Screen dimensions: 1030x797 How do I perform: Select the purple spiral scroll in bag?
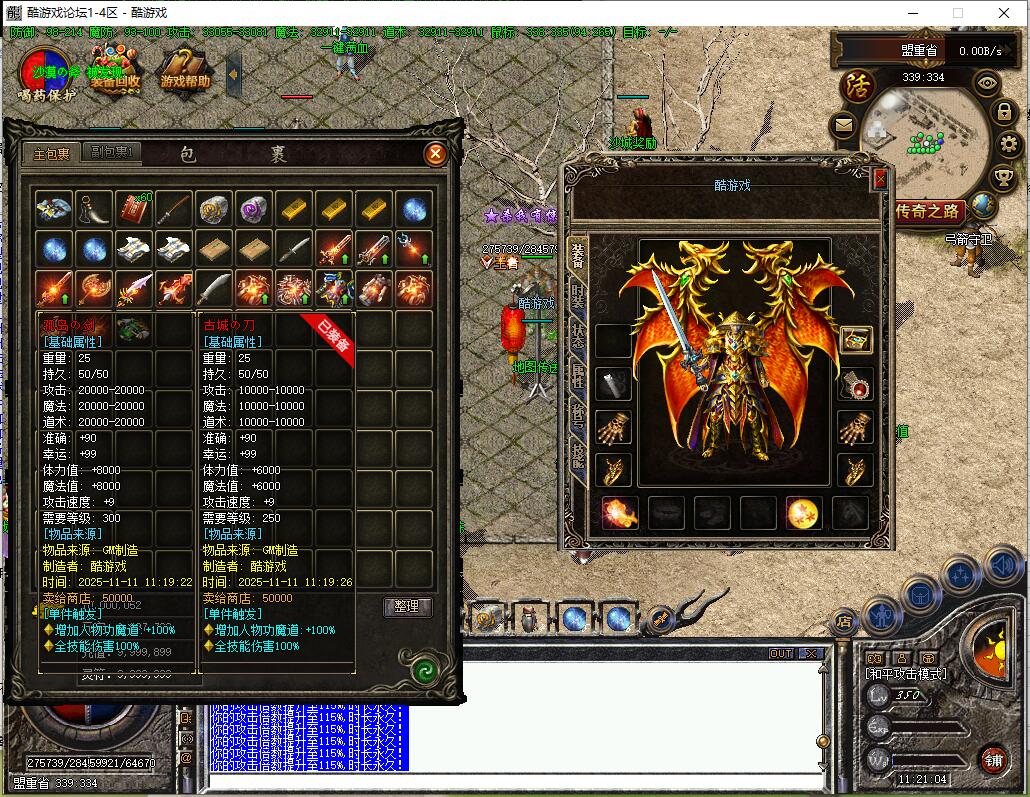(x=254, y=208)
